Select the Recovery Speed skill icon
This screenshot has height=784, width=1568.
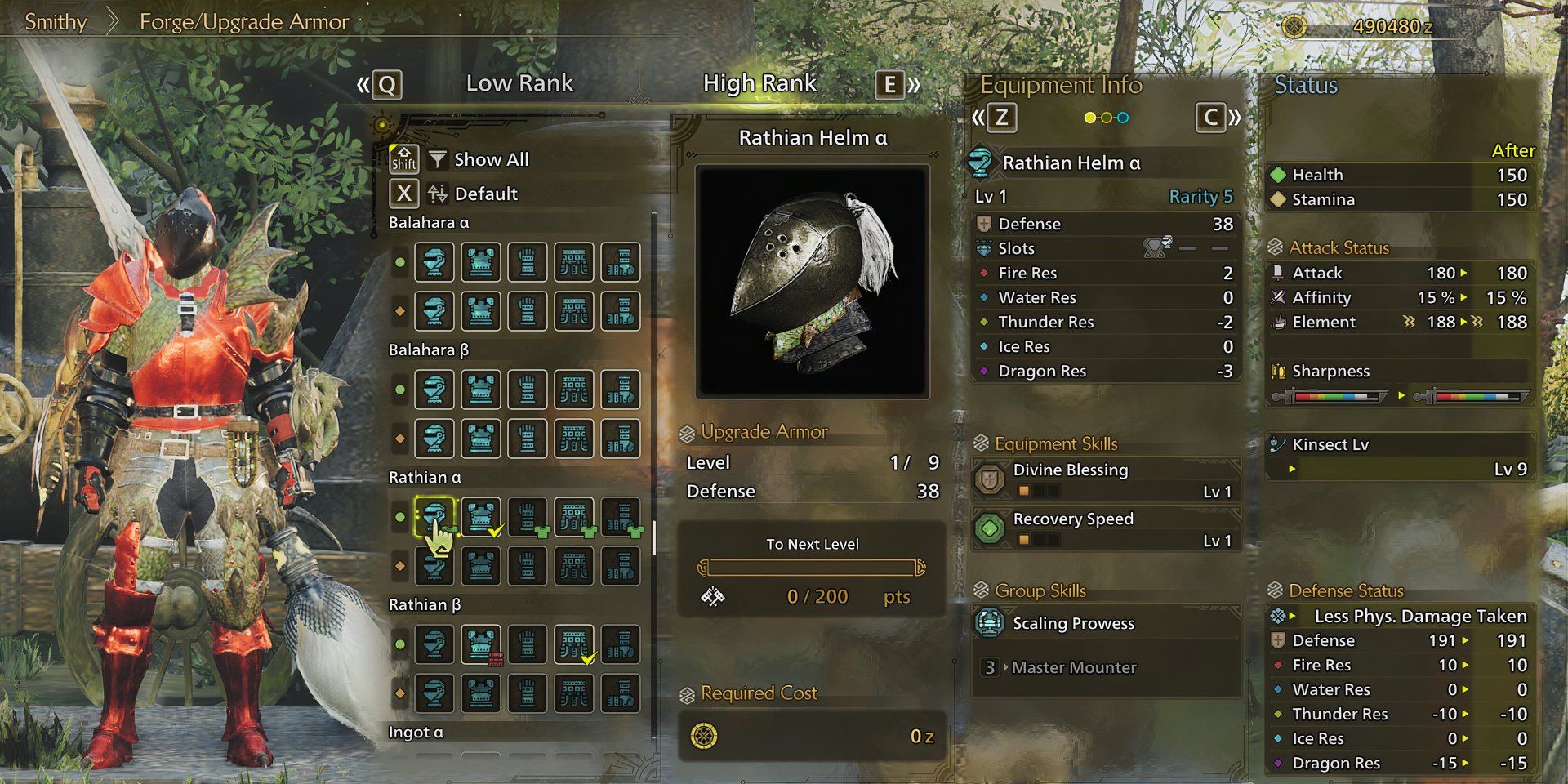(x=990, y=527)
